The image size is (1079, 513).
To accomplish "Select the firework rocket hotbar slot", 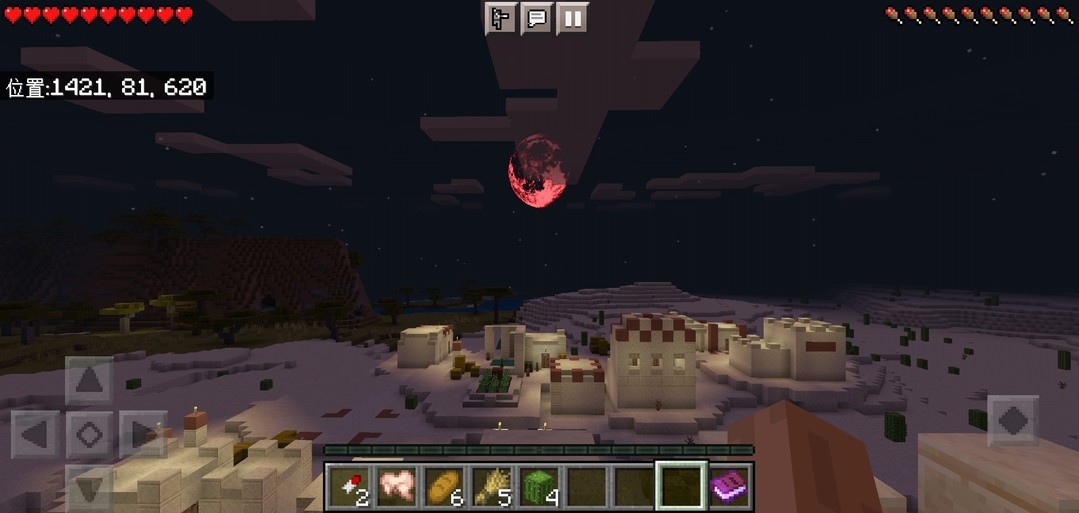I will click(348, 486).
